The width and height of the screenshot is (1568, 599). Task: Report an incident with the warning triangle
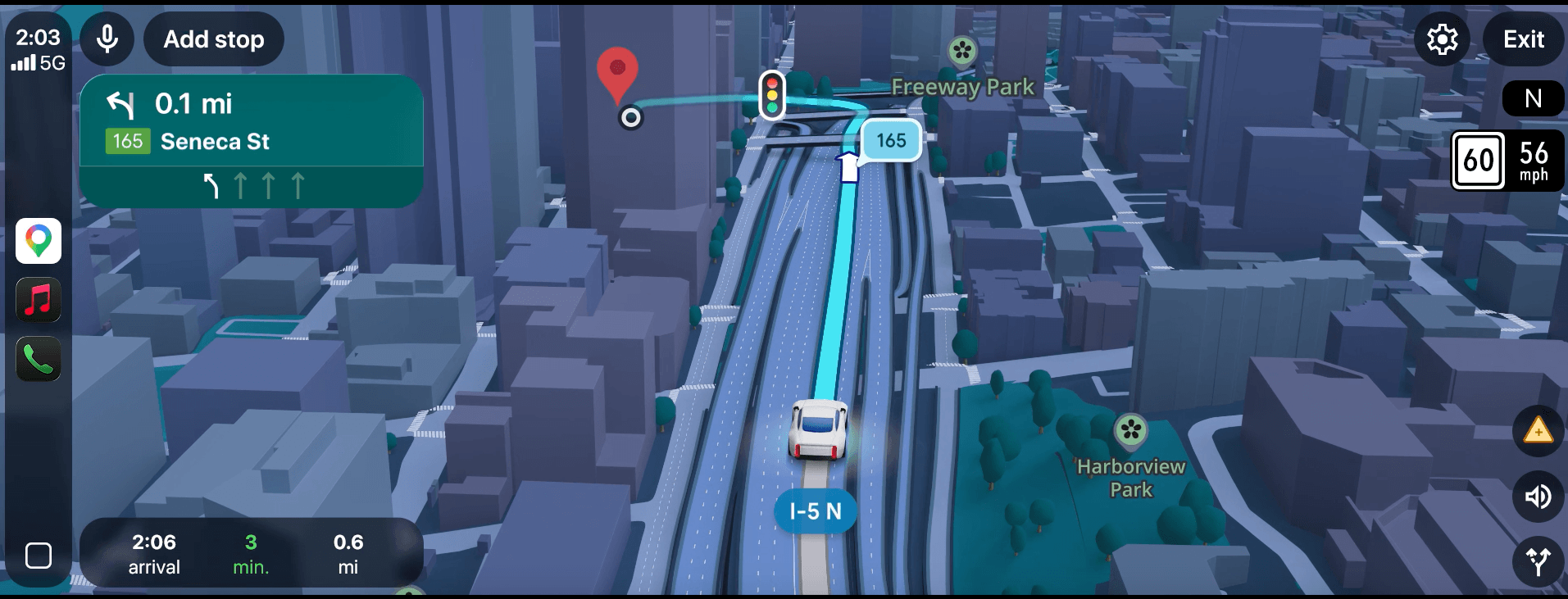(x=1538, y=431)
